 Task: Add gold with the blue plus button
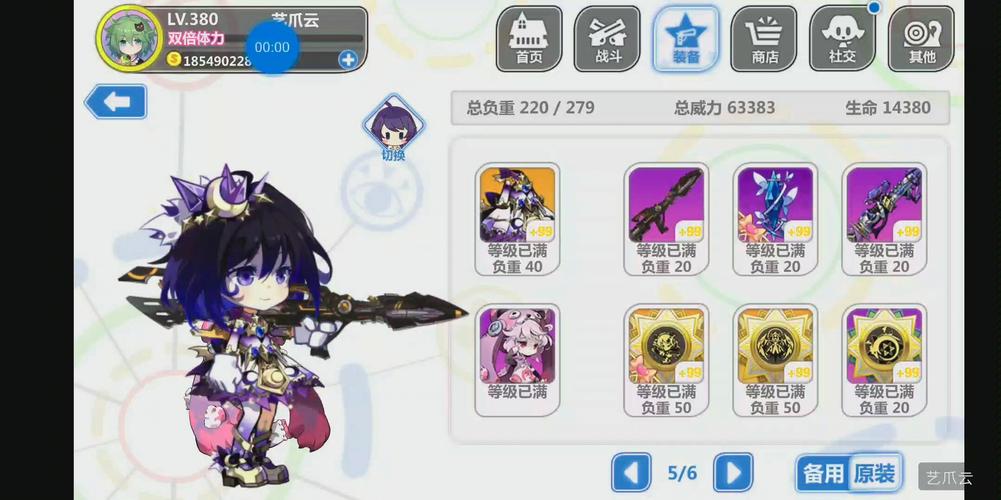(x=348, y=59)
